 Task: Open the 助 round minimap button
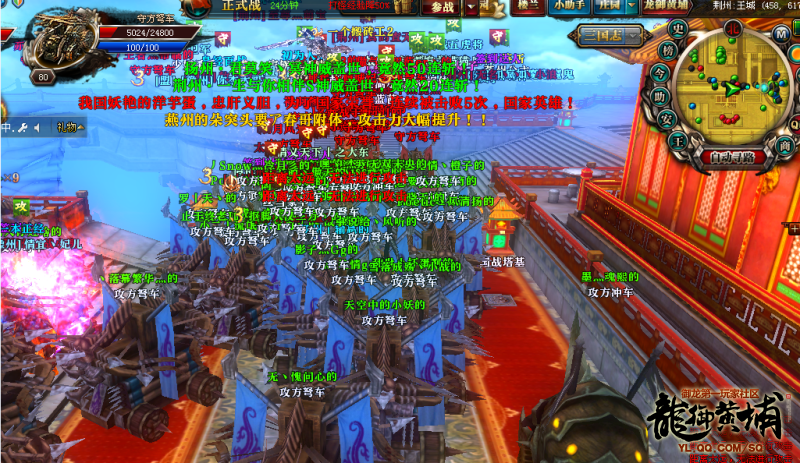pos(661,94)
